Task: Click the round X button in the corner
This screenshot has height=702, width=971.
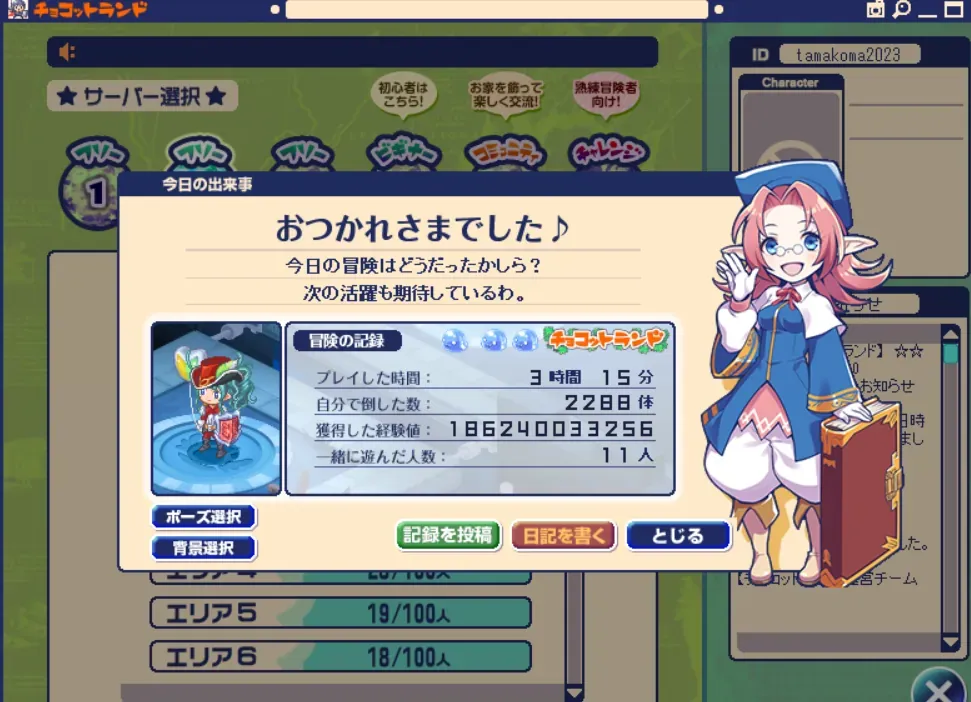Action: 939,689
